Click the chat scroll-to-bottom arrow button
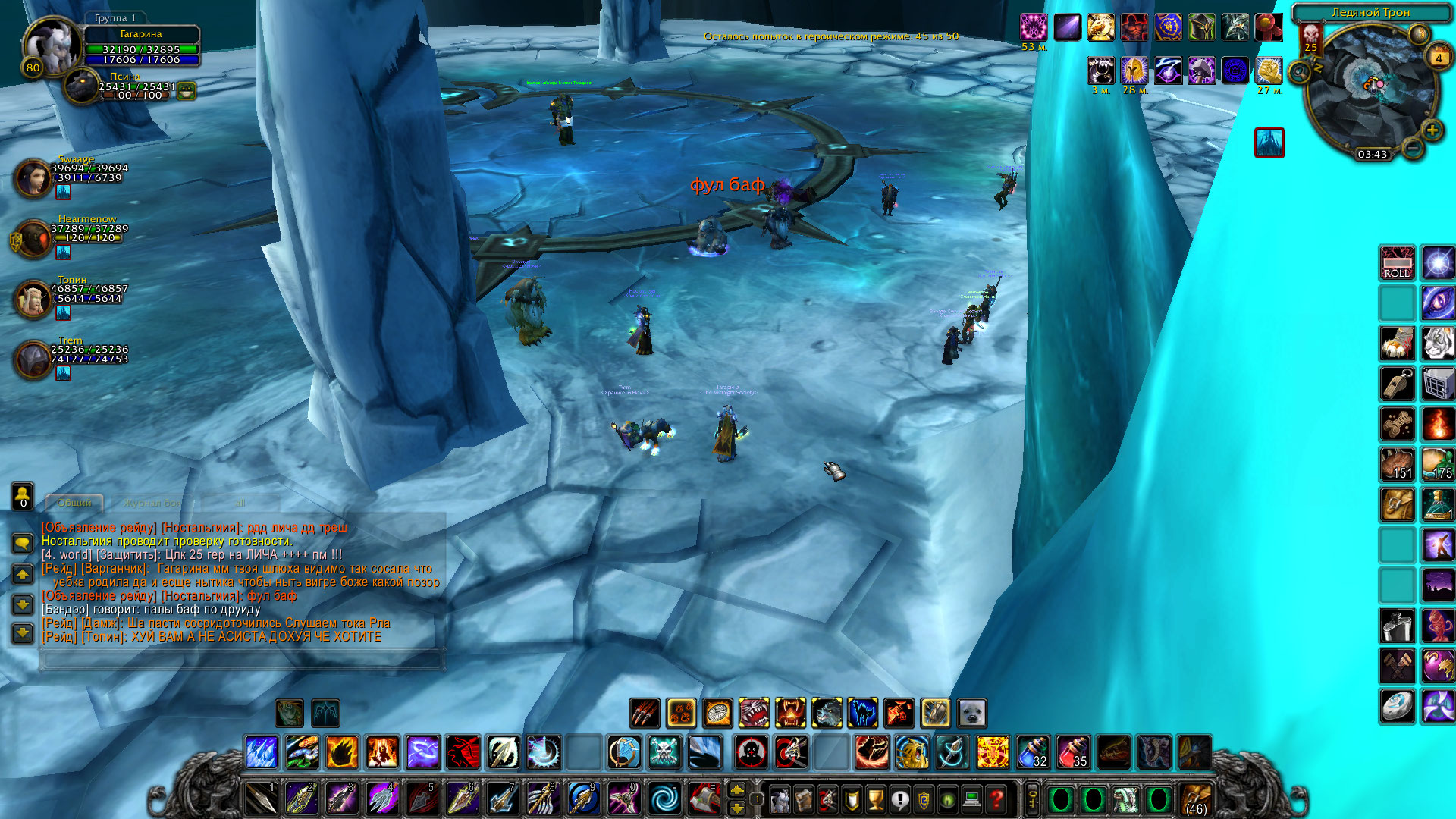This screenshot has width=1456, height=819. (x=23, y=633)
